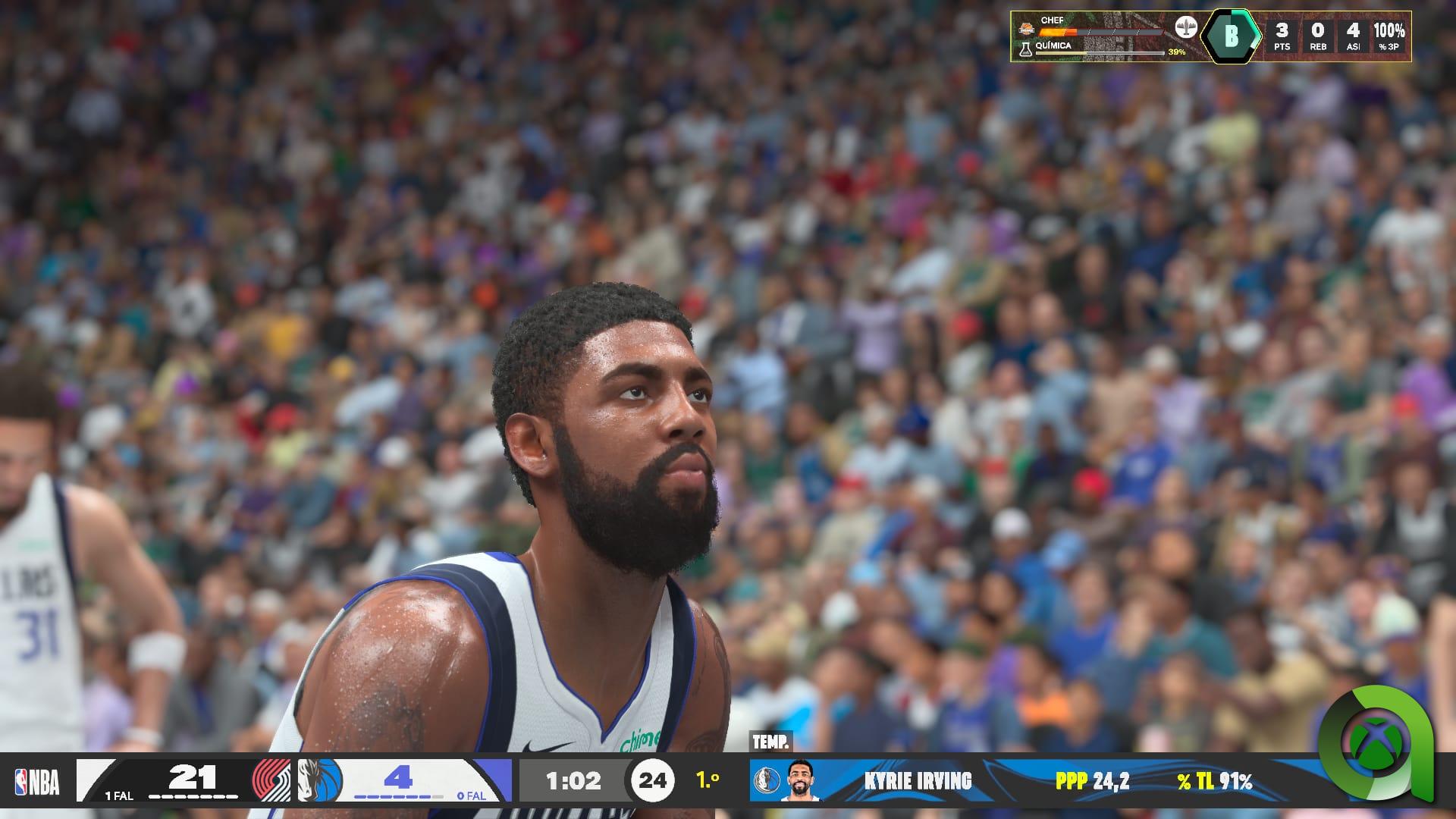Click the teammate grade B hexagon badge
1456x819 pixels.
(1231, 36)
